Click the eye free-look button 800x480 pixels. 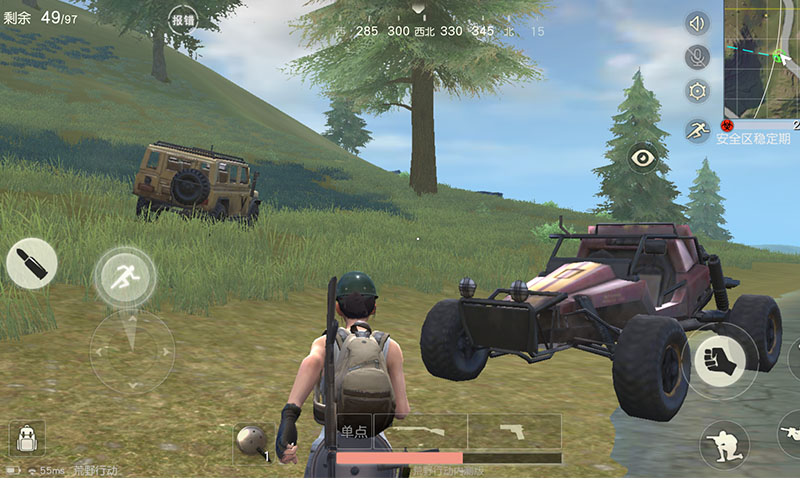[642, 157]
